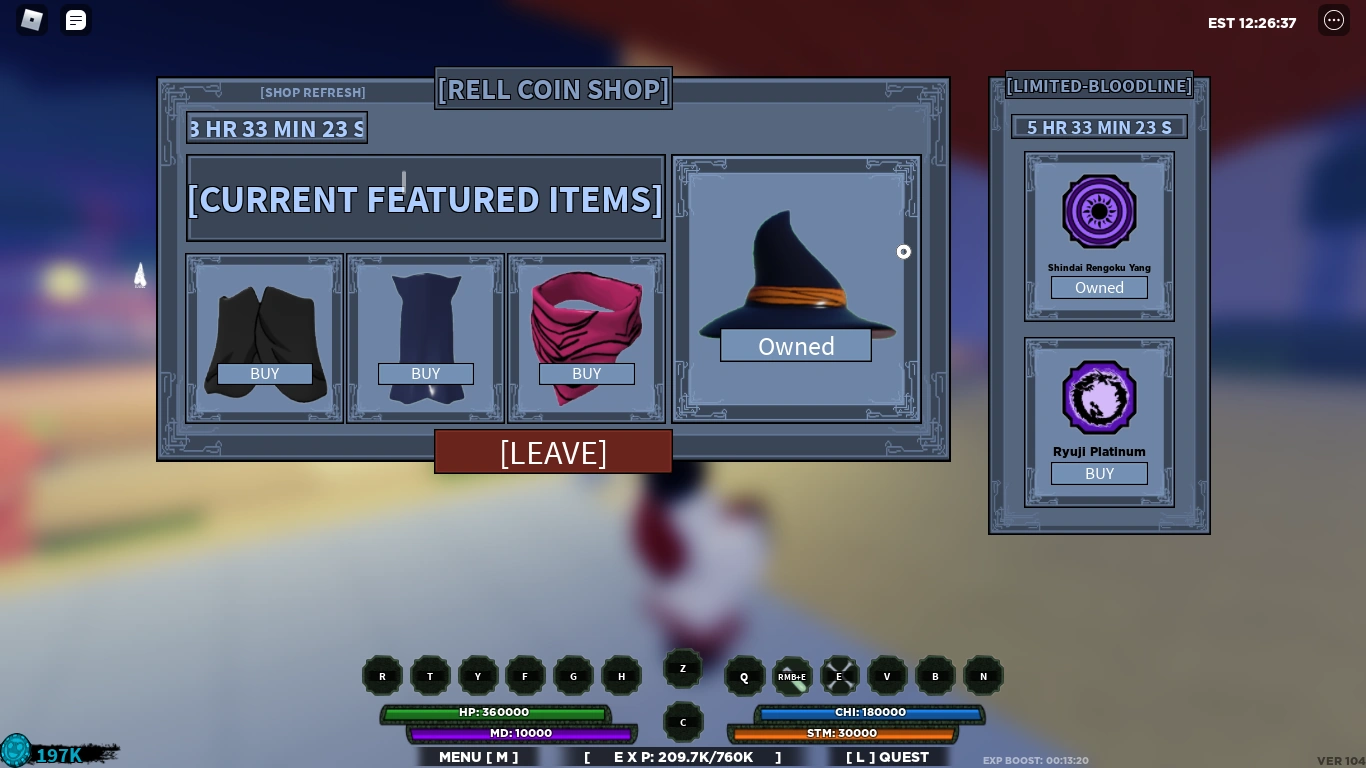Select the pink bandana item thumbnail

click(587, 330)
